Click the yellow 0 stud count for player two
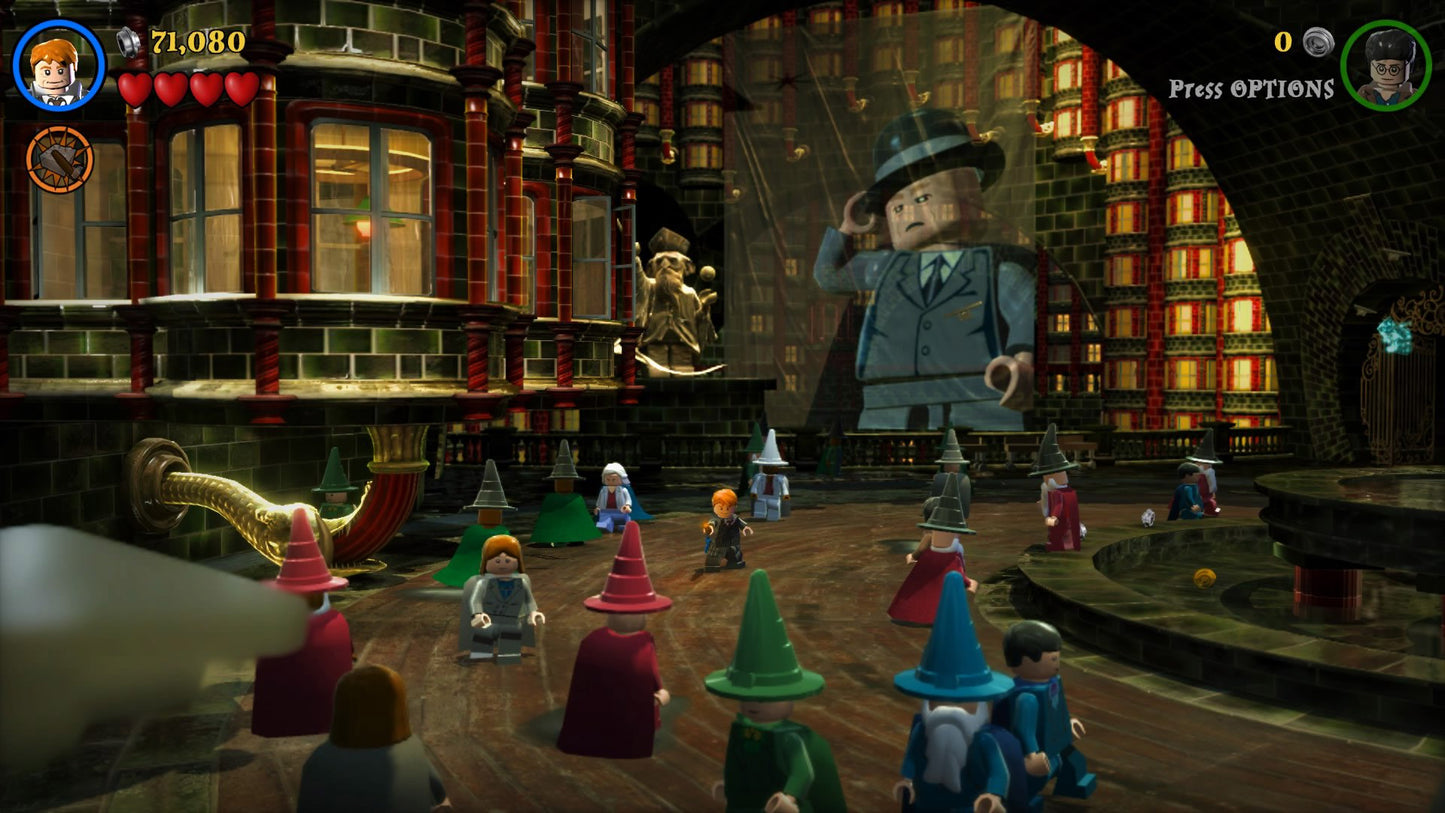Screen dimensions: 1445x813 click(x=1284, y=43)
